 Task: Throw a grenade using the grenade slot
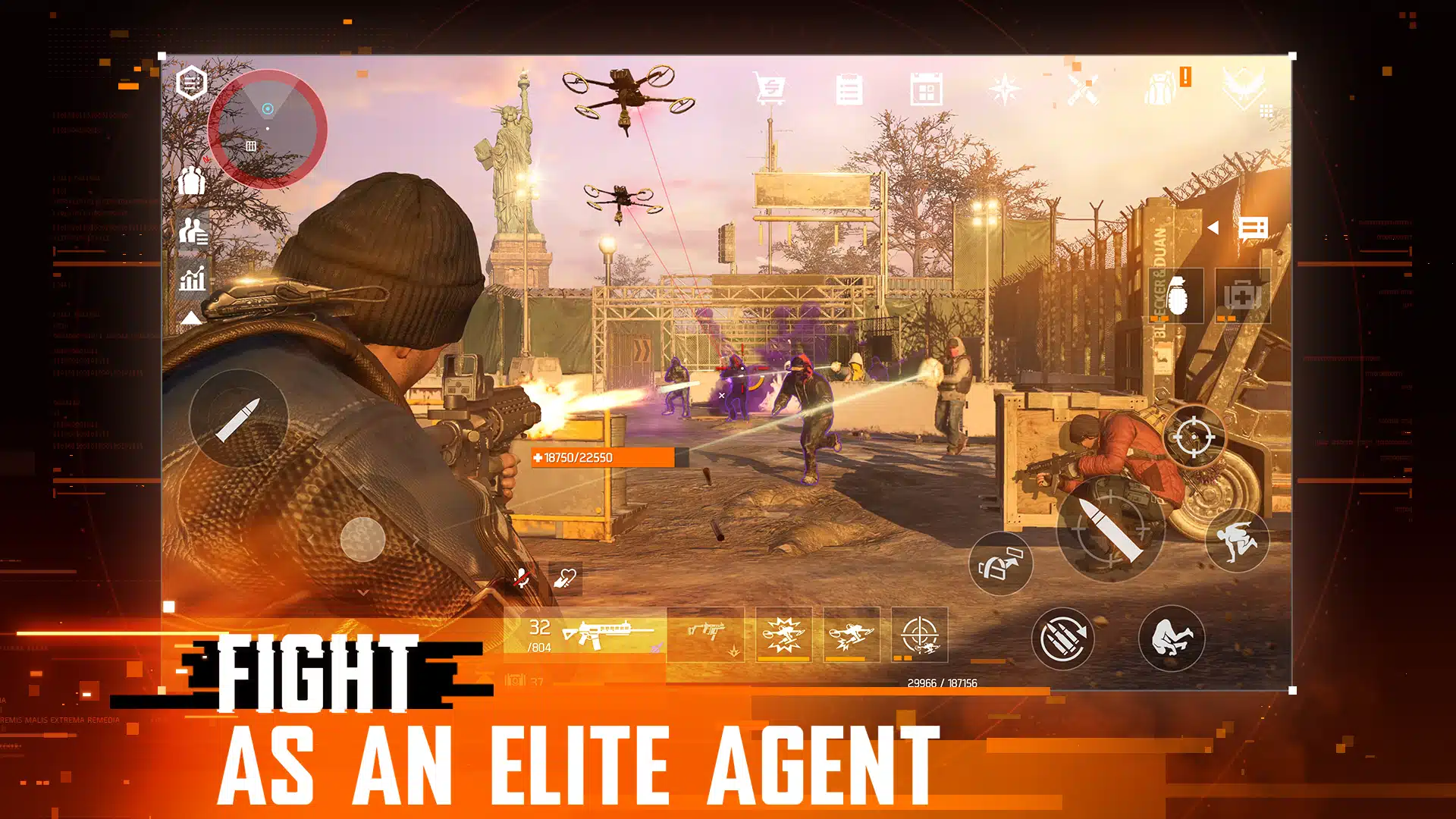(1176, 295)
